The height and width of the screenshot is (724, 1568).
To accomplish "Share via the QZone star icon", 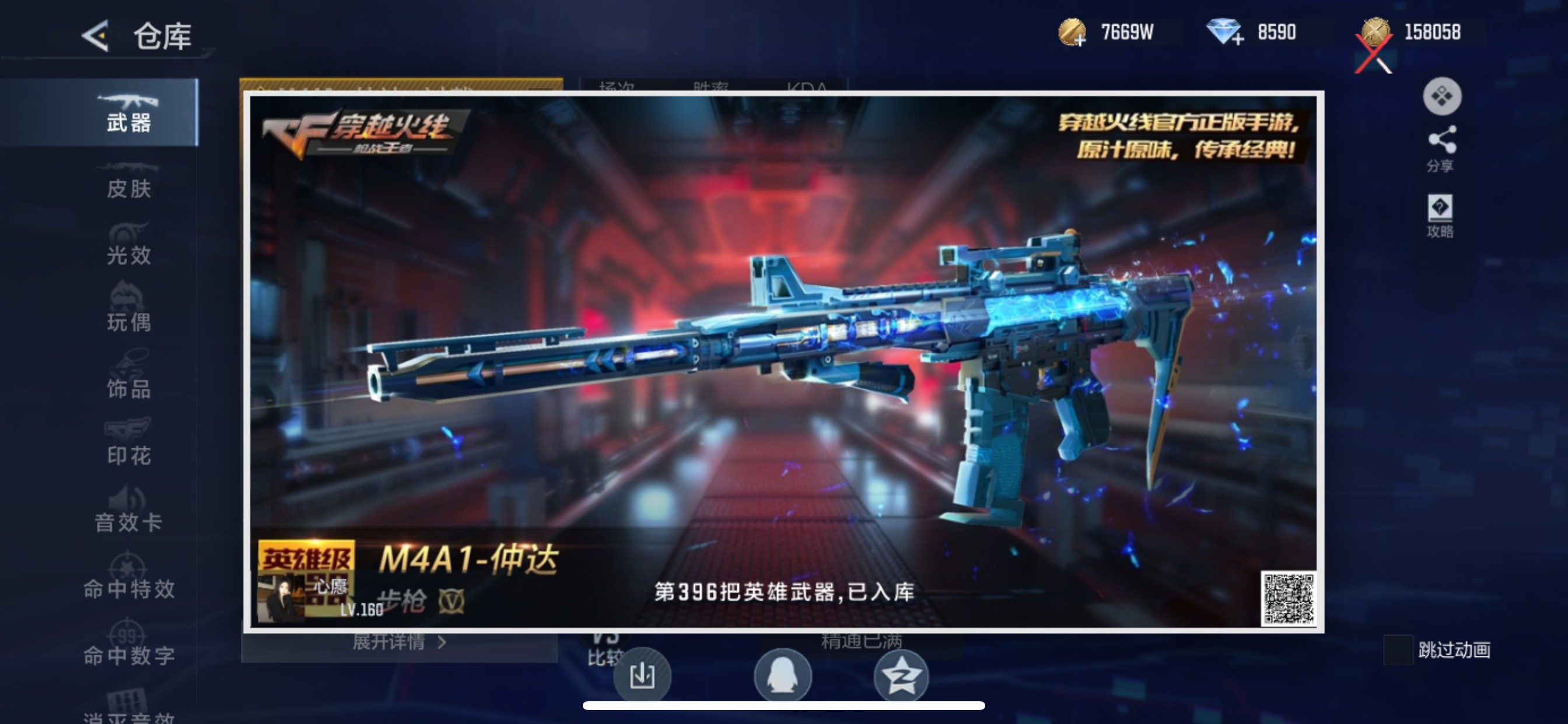I will pos(902,674).
